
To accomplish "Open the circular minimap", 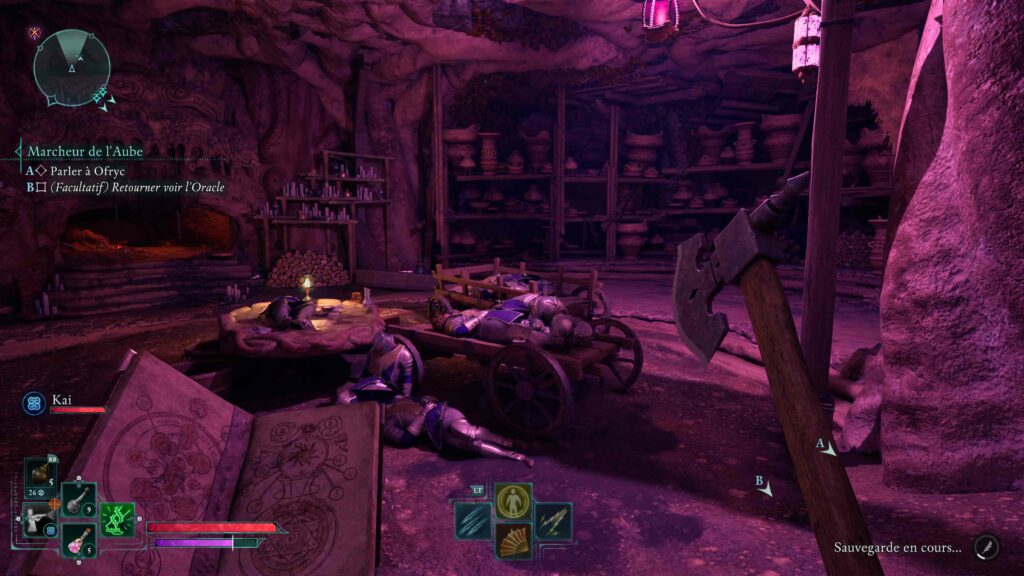I will pyautogui.click(x=71, y=67).
